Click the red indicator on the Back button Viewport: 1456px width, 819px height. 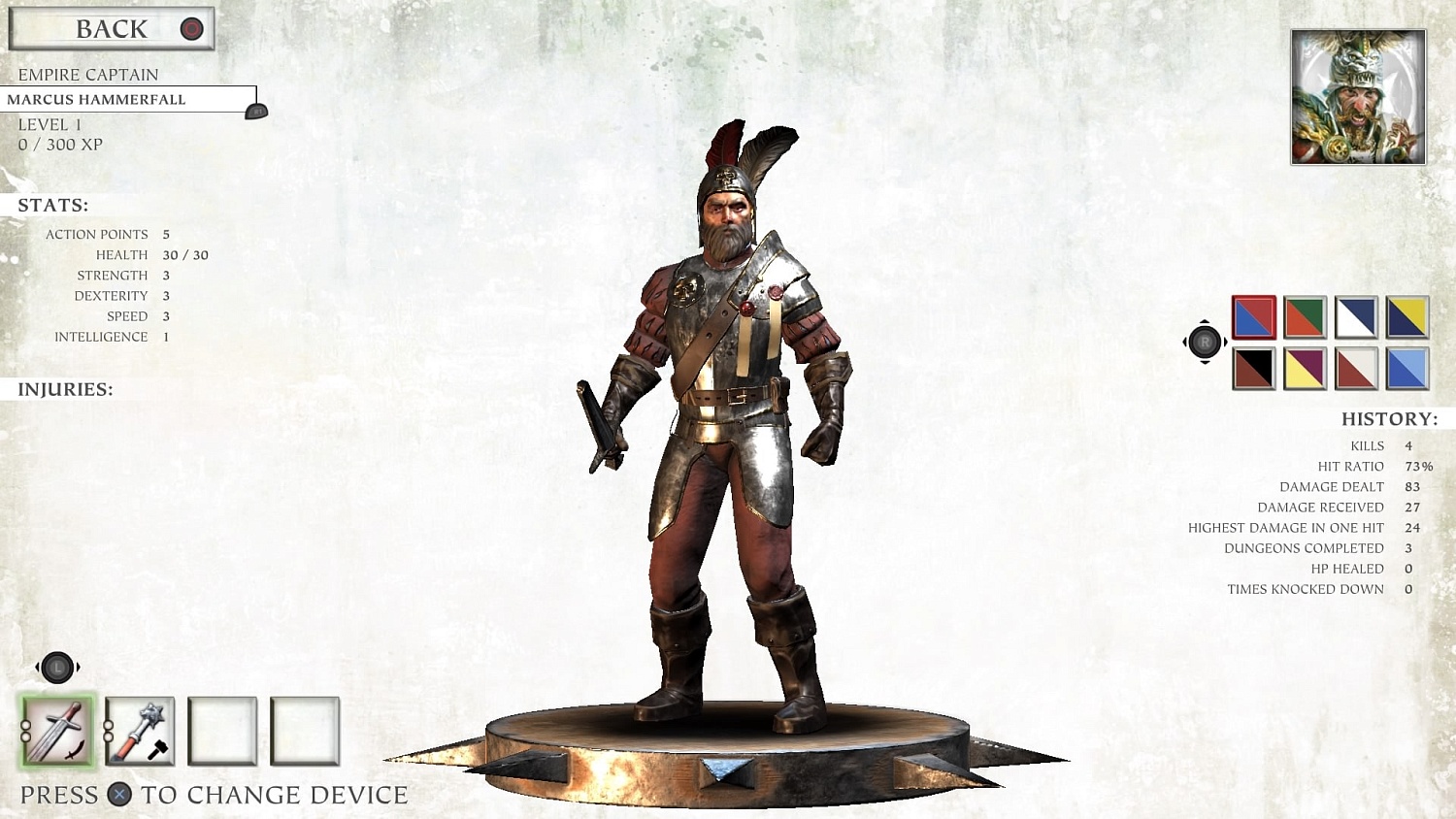tap(190, 28)
